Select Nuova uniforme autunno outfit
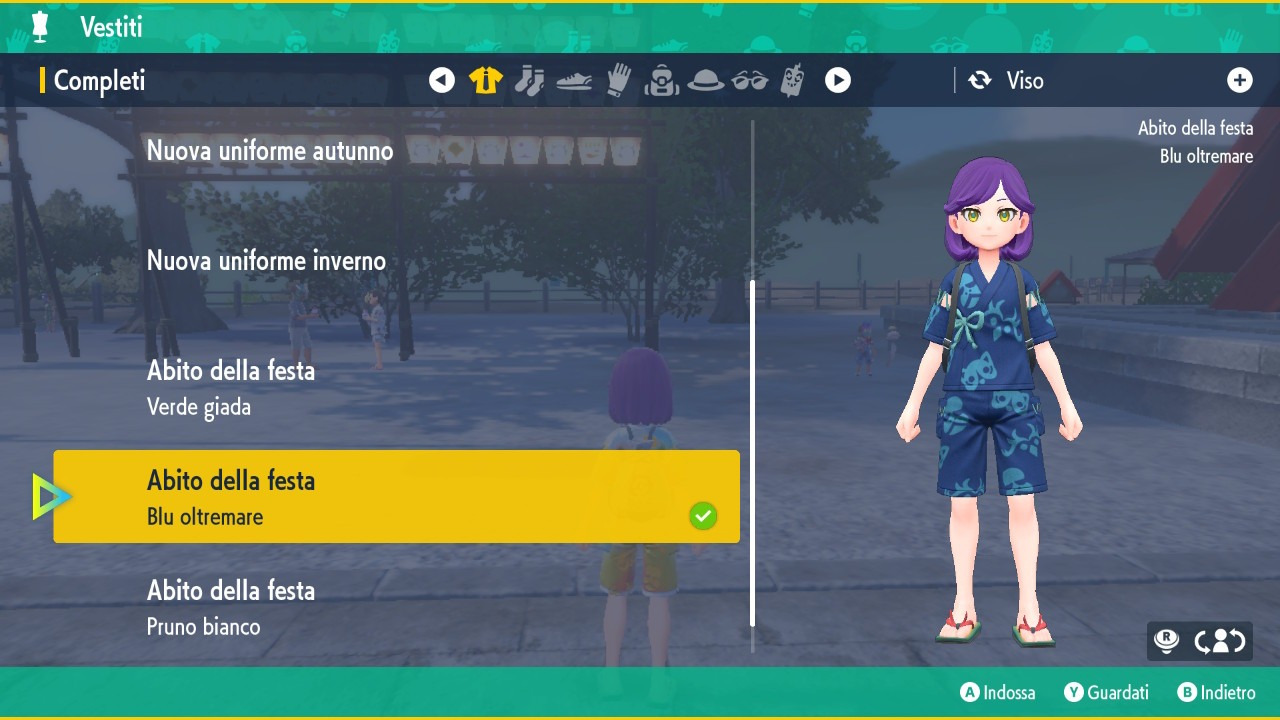This screenshot has height=720, width=1280. click(270, 151)
